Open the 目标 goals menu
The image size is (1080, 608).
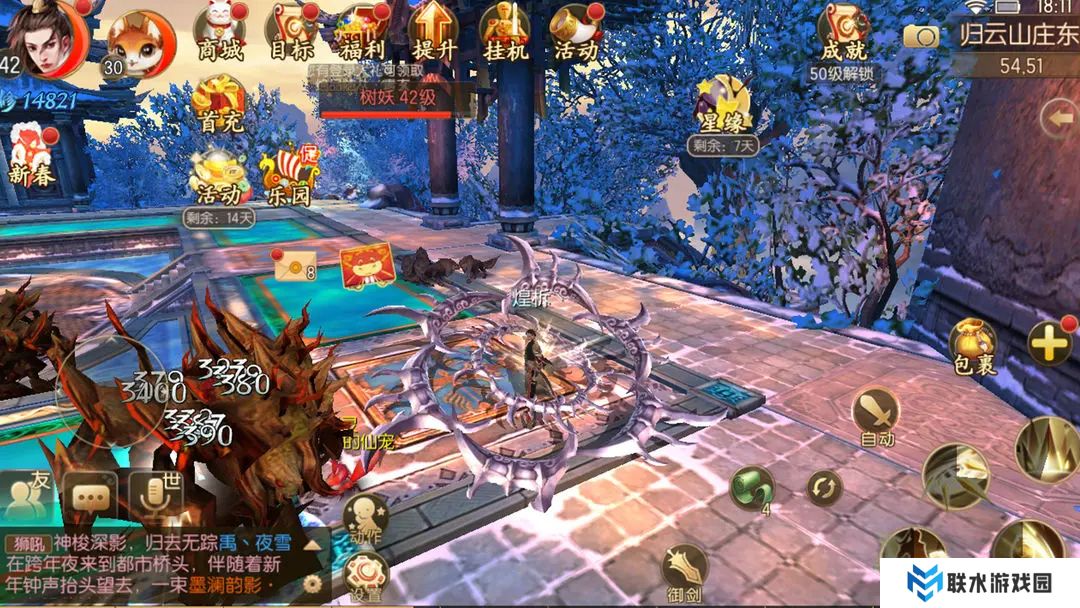[291, 32]
